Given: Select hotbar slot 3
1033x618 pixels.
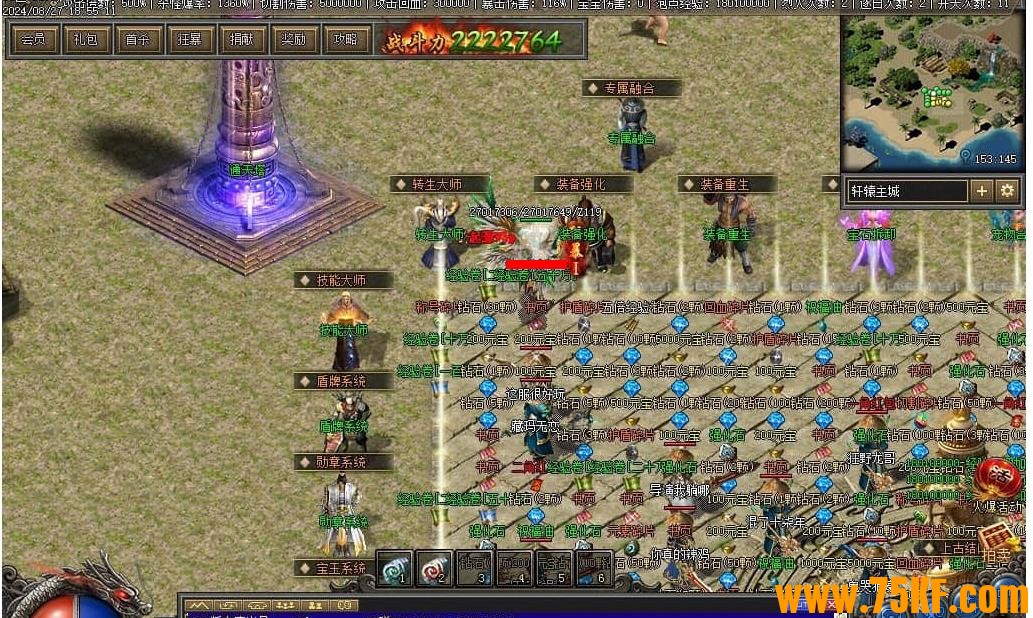Looking at the screenshot, I should (473, 568).
